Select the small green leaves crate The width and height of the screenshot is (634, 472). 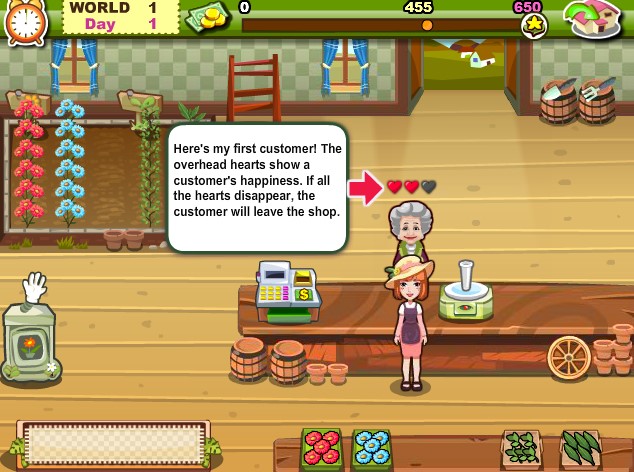click(521, 450)
